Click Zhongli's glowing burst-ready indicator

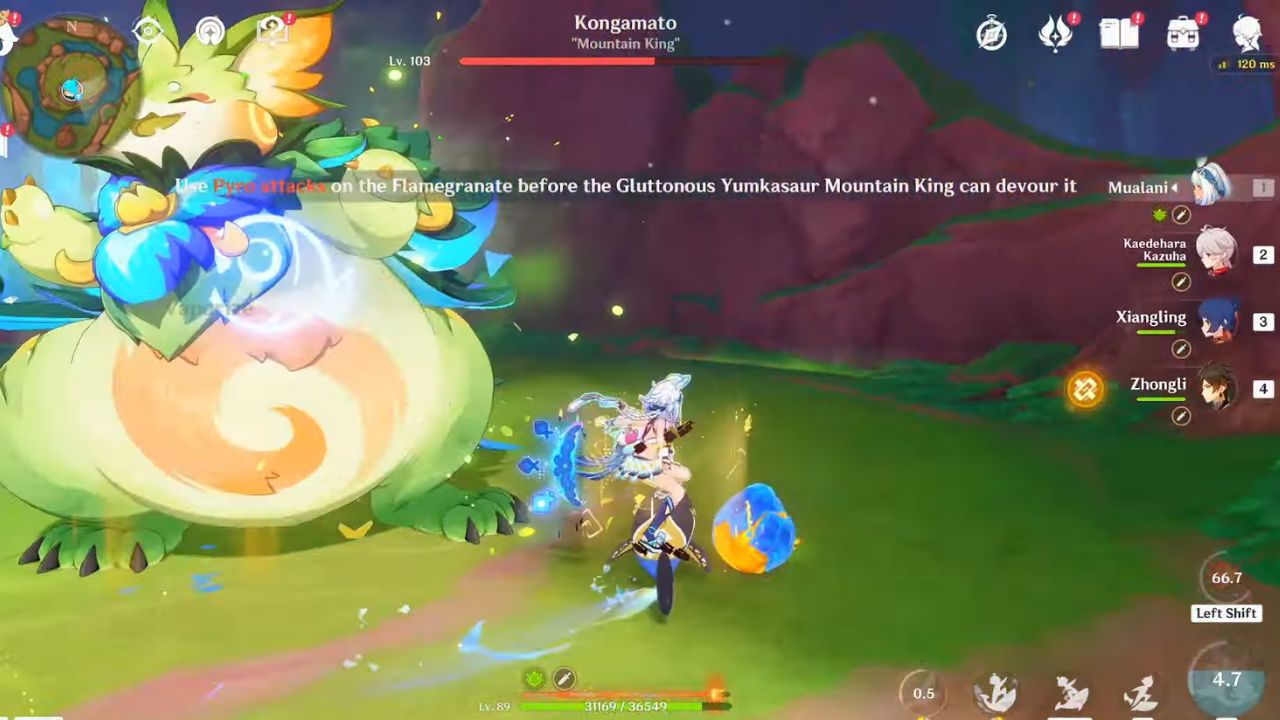coord(1084,390)
